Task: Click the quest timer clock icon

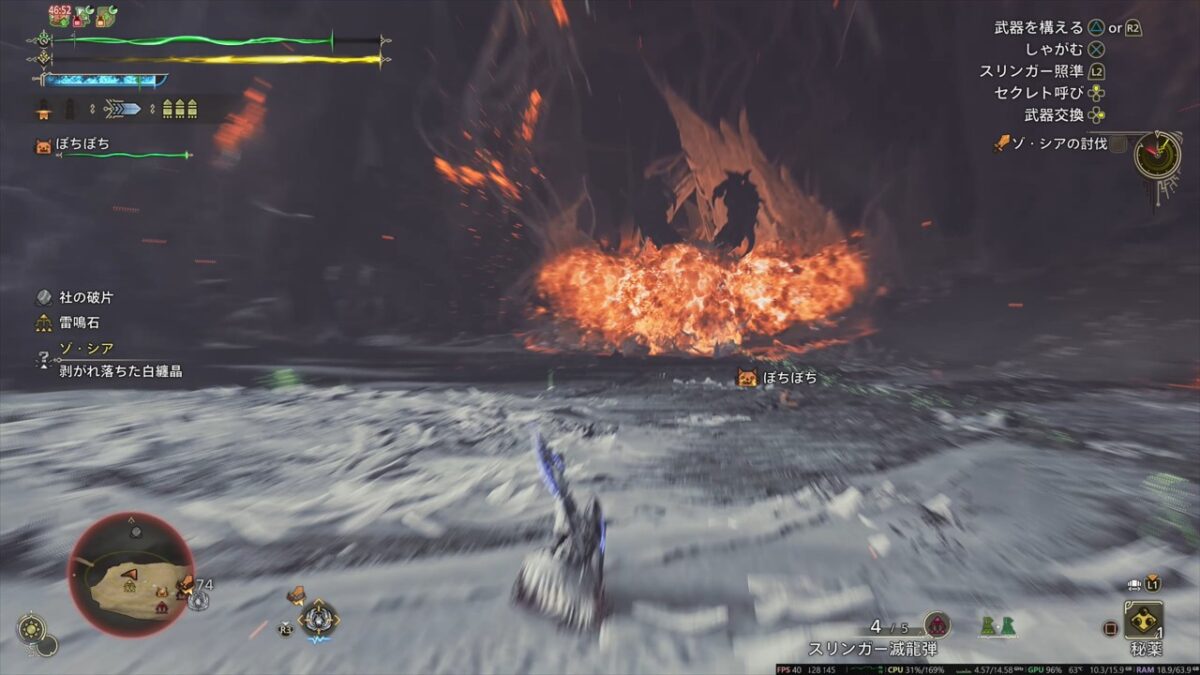Action: tap(1157, 154)
